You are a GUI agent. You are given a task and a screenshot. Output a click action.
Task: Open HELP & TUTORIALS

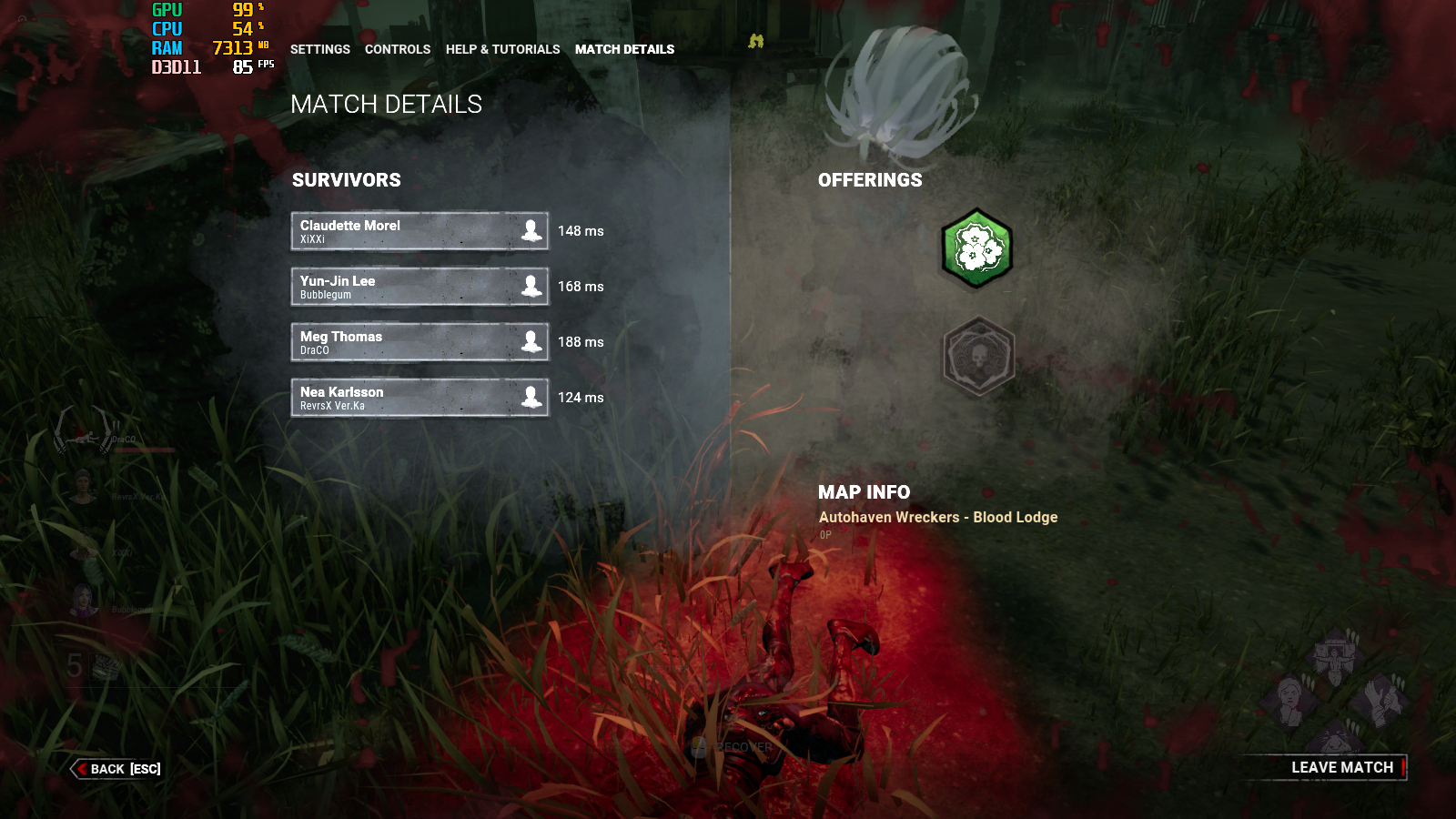pyautogui.click(x=502, y=49)
